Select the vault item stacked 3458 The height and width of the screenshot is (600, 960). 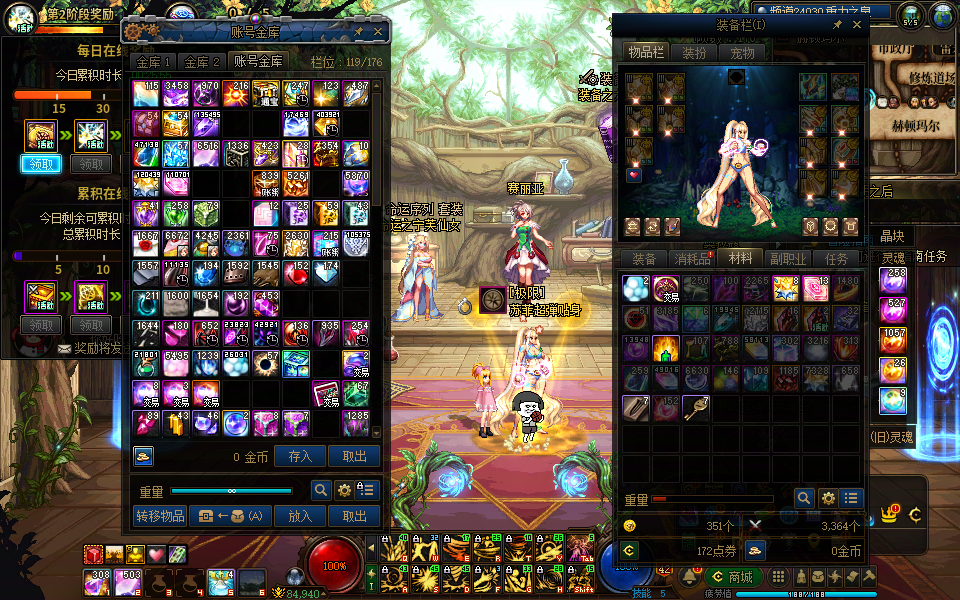176,94
